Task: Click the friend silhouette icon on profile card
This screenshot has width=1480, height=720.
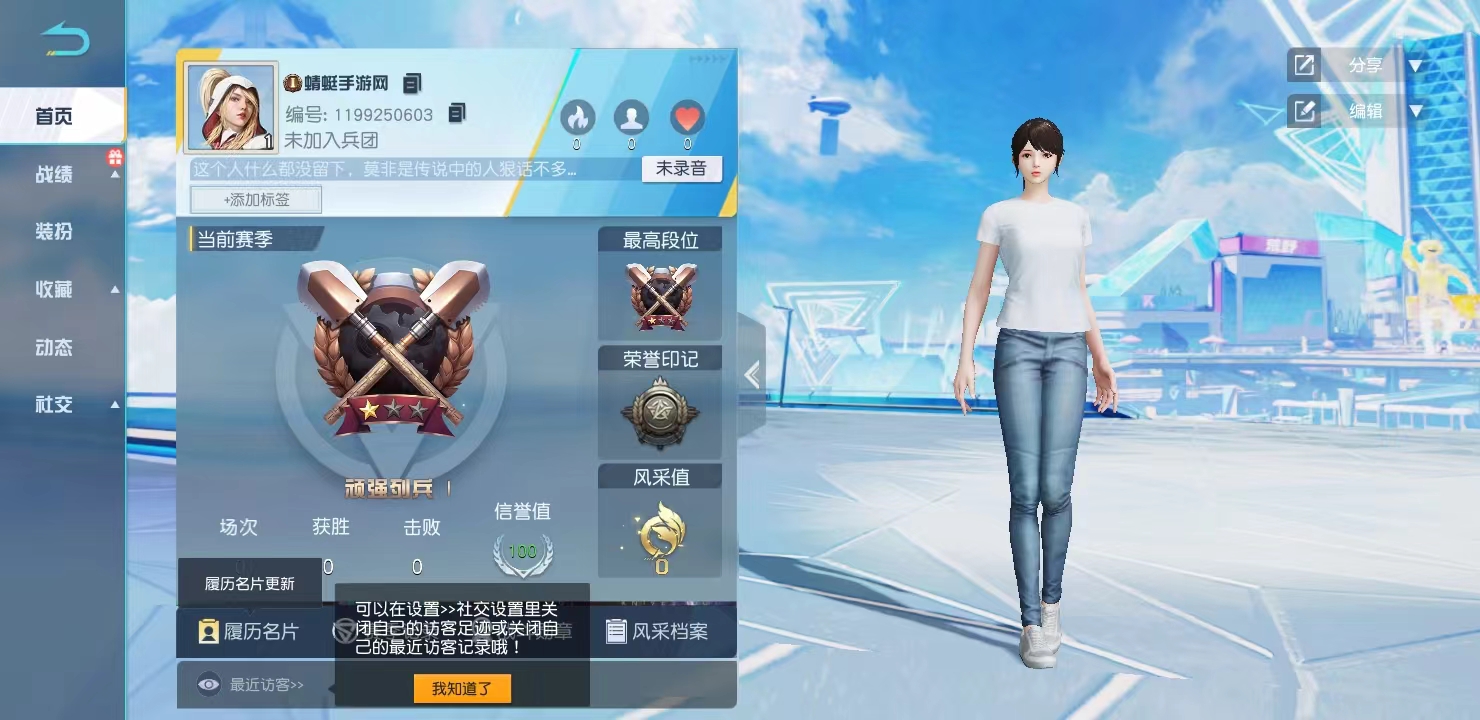Action: click(x=630, y=118)
